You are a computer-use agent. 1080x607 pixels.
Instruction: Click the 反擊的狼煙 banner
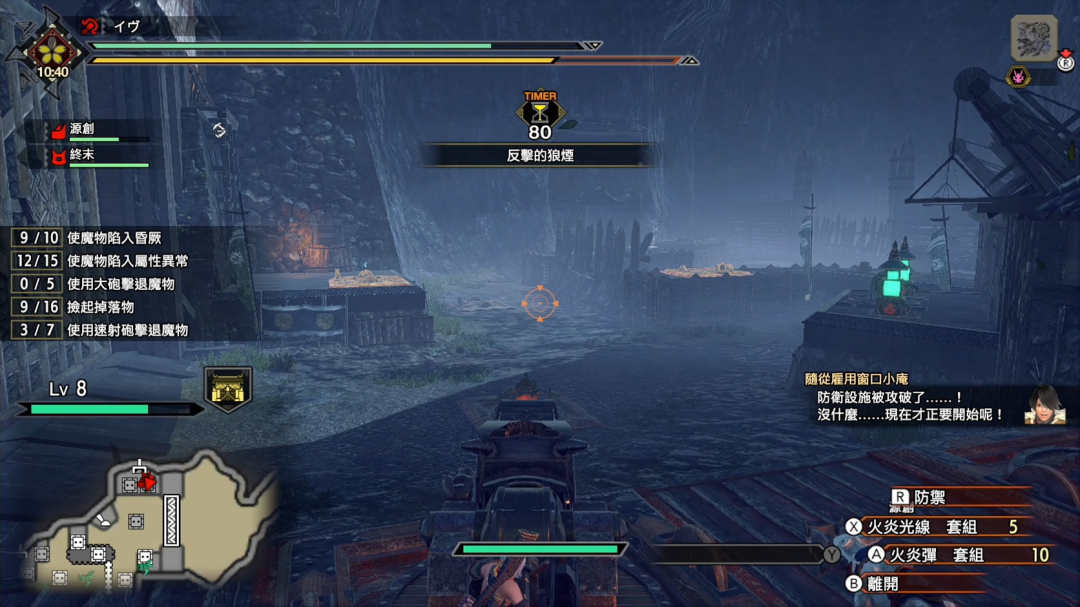[x=539, y=156]
